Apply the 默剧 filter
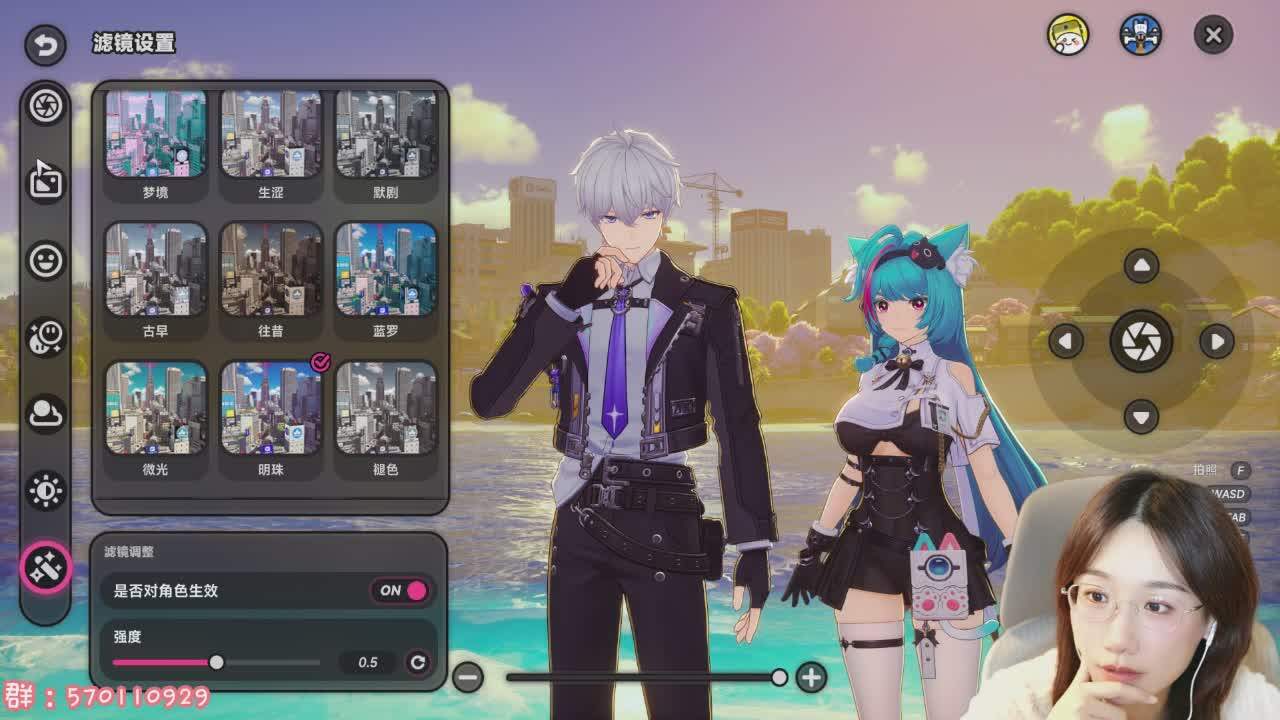 click(x=386, y=134)
